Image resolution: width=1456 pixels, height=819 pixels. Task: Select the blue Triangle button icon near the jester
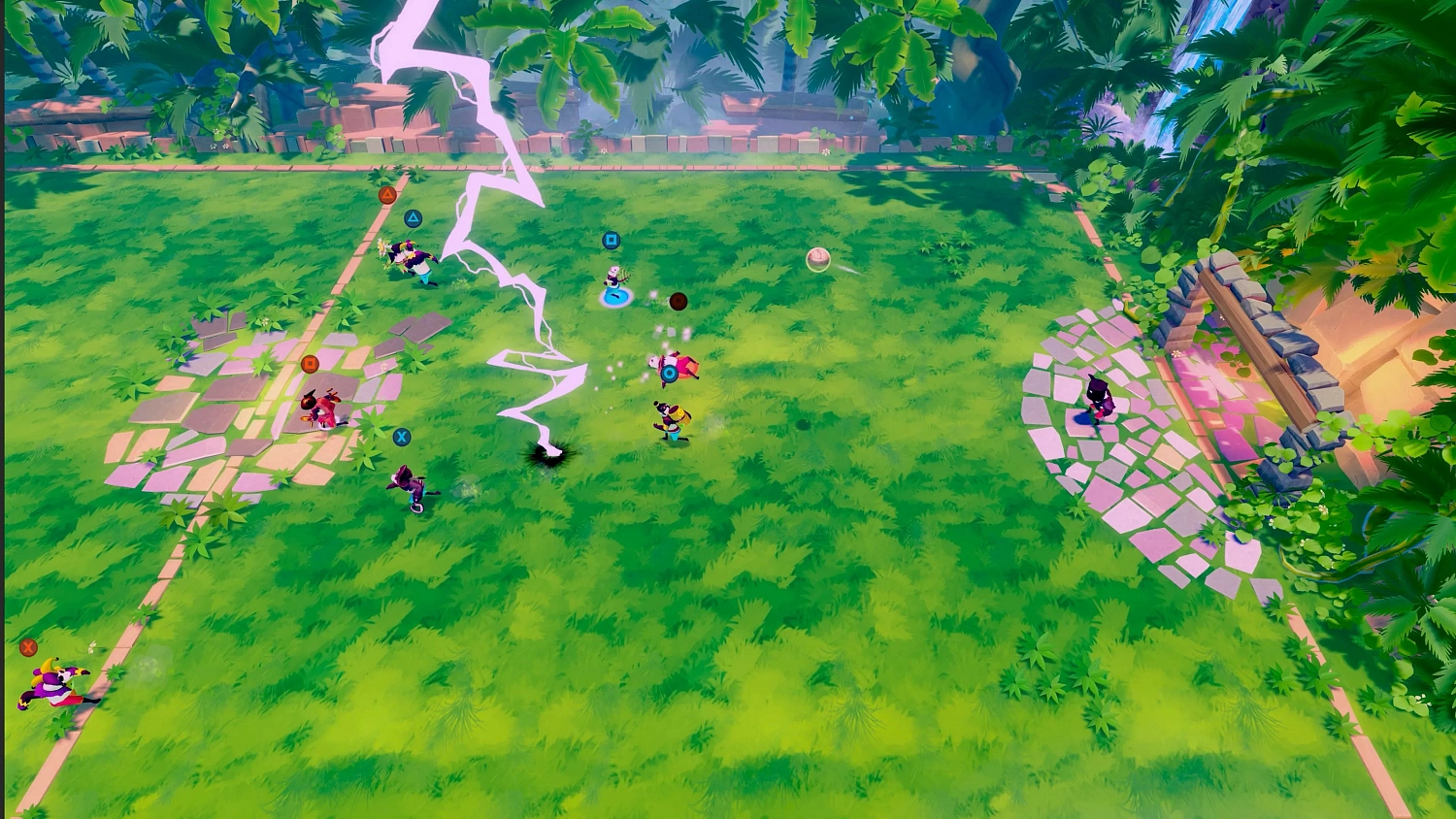pos(413,217)
